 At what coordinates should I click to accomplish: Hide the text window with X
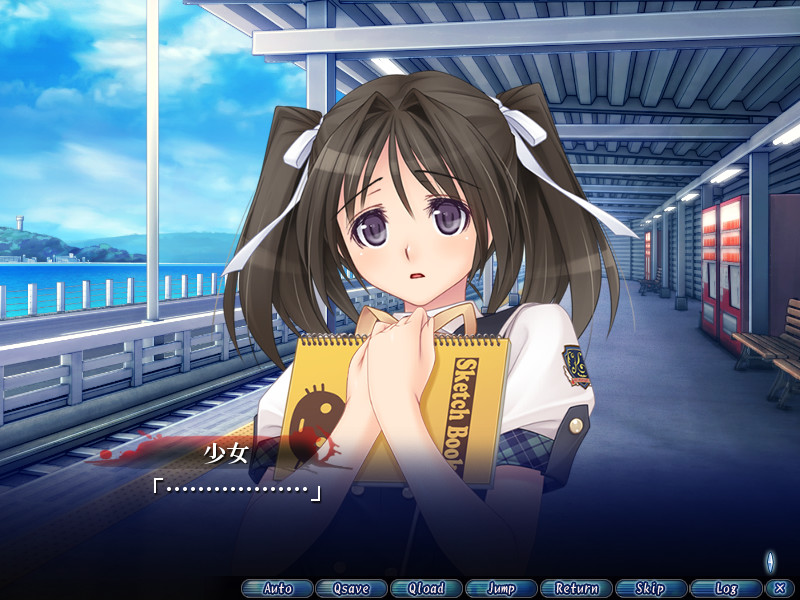(x=778, y=589)
